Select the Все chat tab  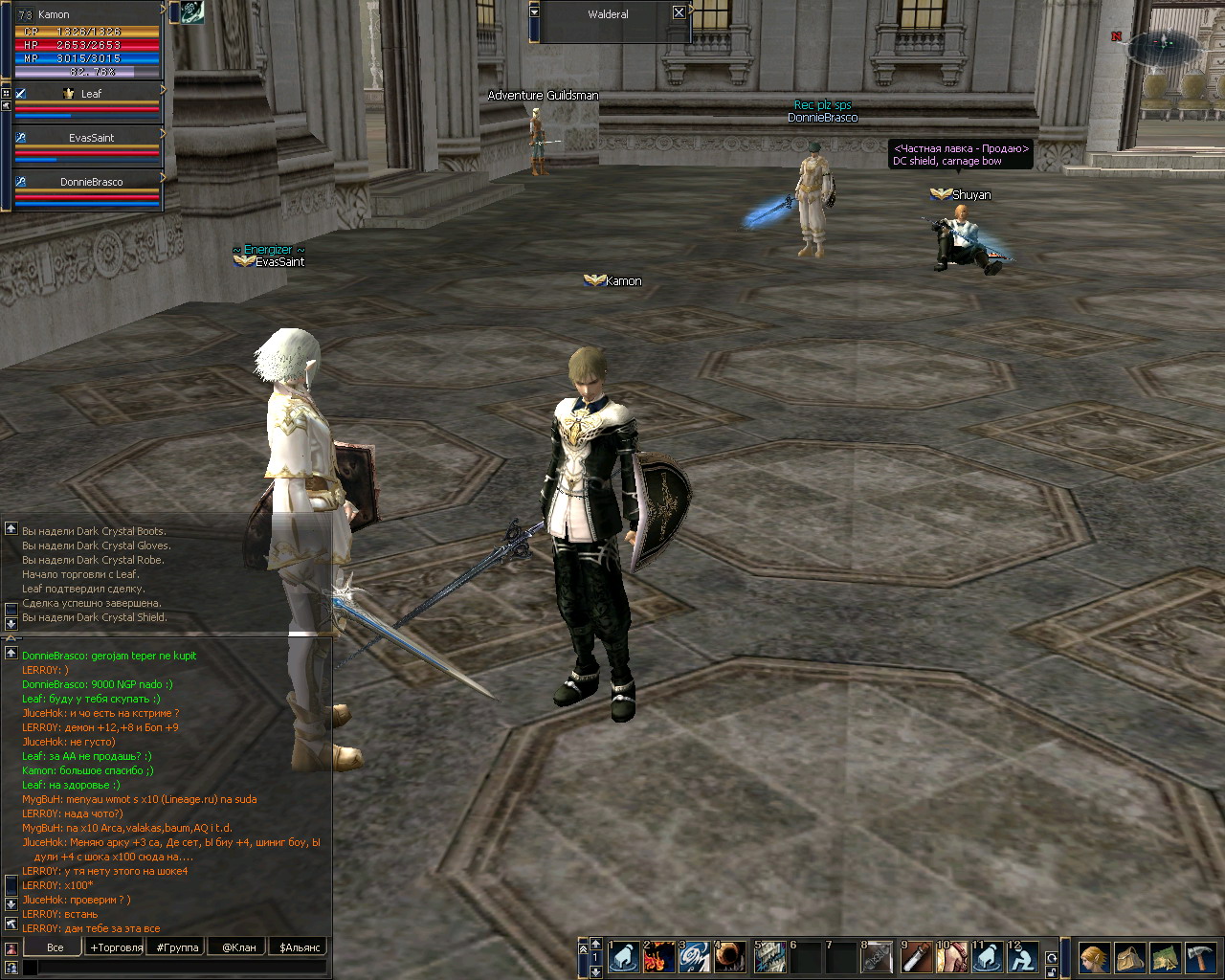(55, 947)
